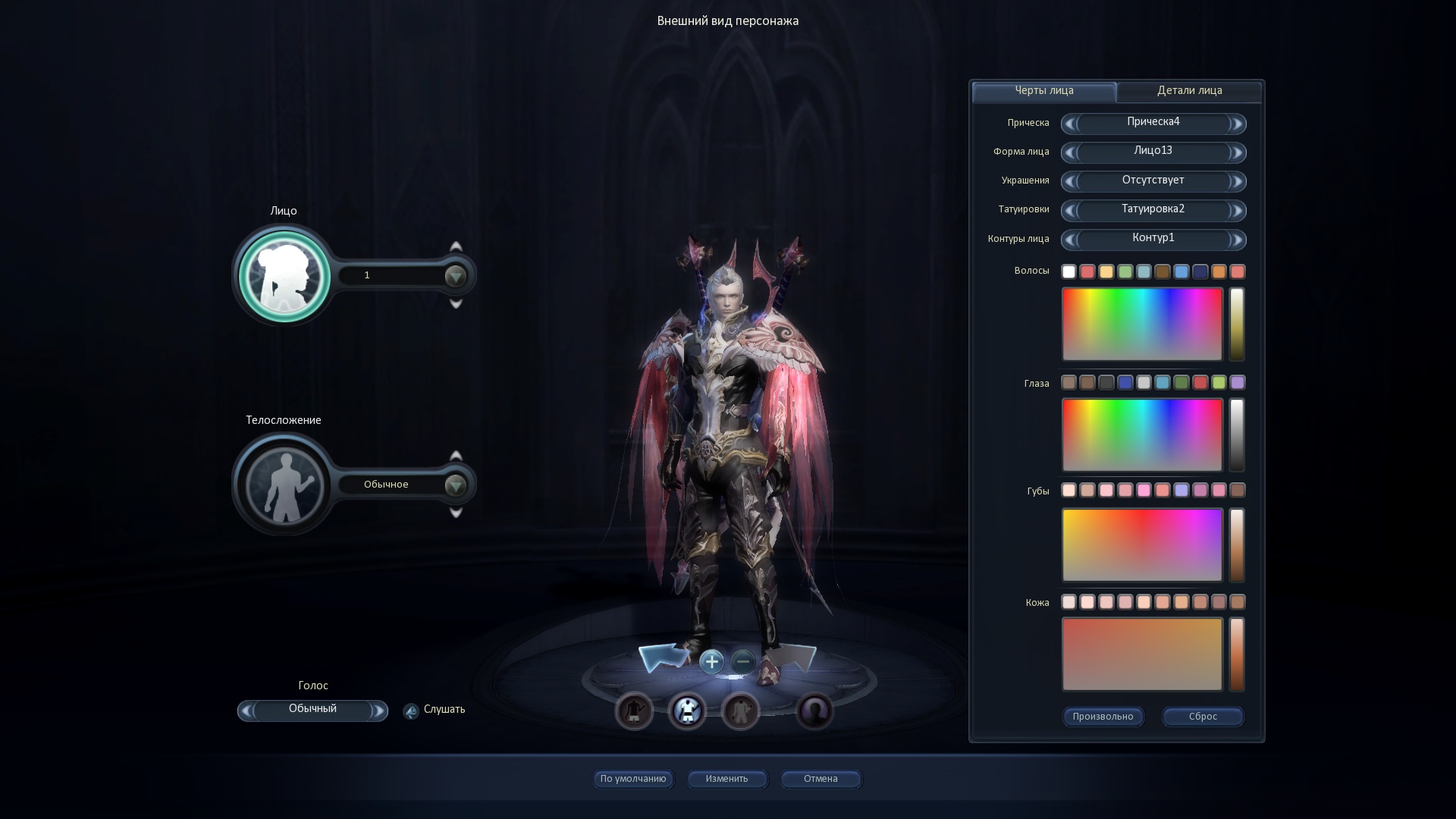Restore defaults via По умолчанию
The width and height of the screenshot is (1456, 819).
click(633, 779)
